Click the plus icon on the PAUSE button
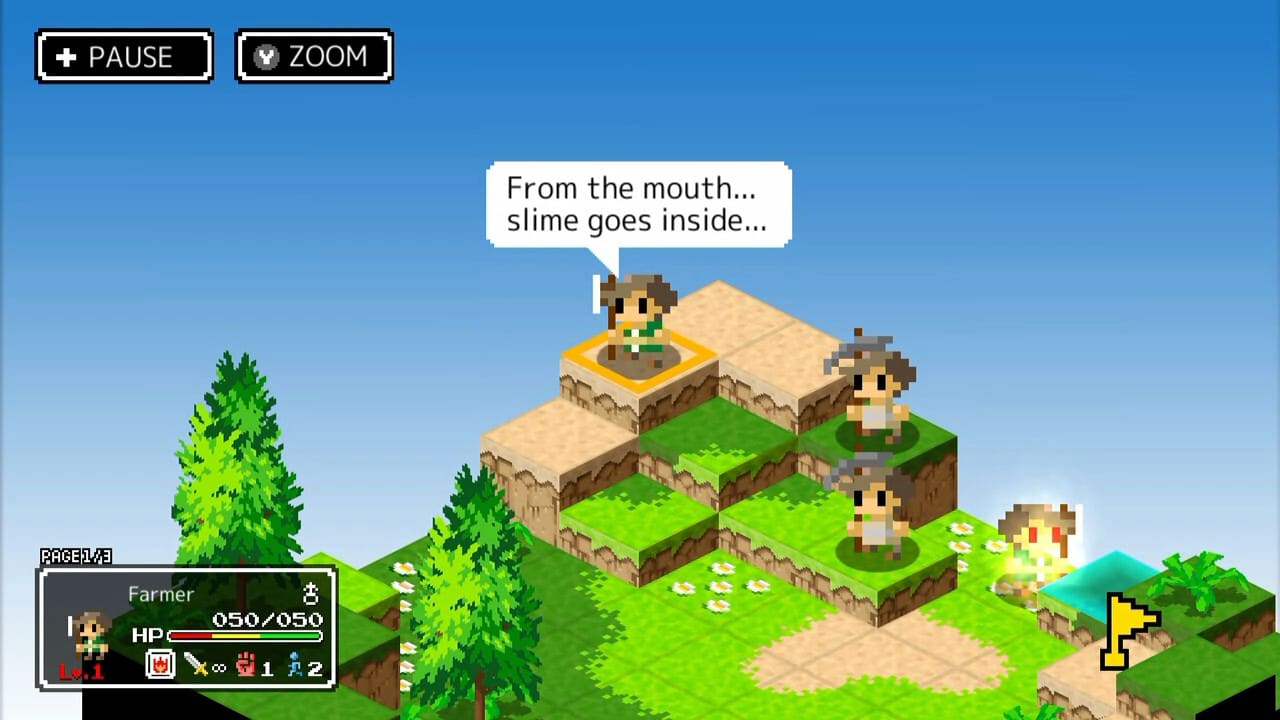The width and height of the screenshot is (1280, 720). click(x=66, y=57)
